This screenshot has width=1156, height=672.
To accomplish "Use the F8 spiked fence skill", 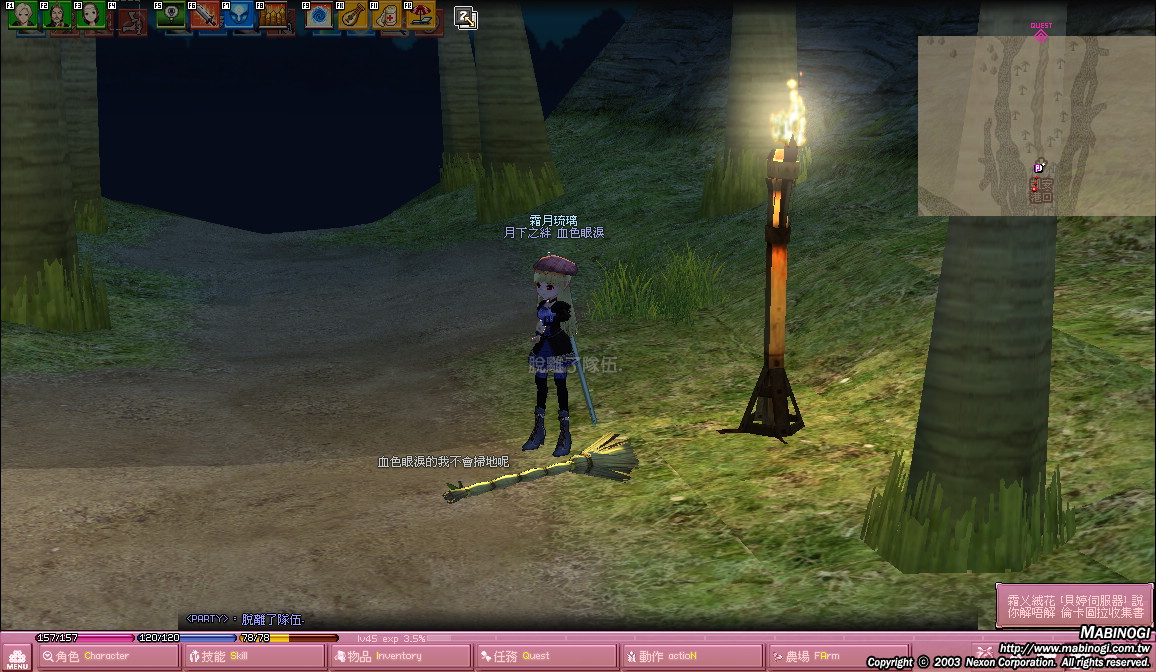I will pos(273,15).
